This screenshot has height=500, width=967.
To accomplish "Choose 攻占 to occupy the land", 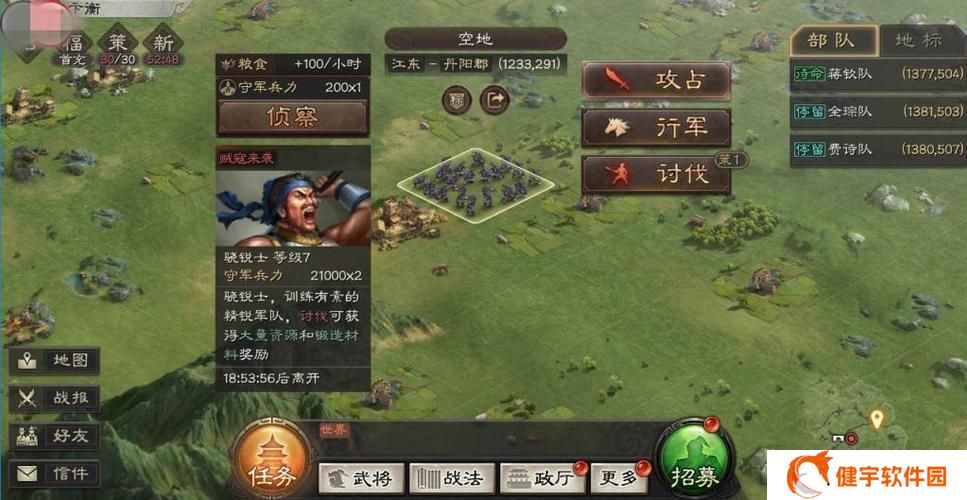I will 656,80.
